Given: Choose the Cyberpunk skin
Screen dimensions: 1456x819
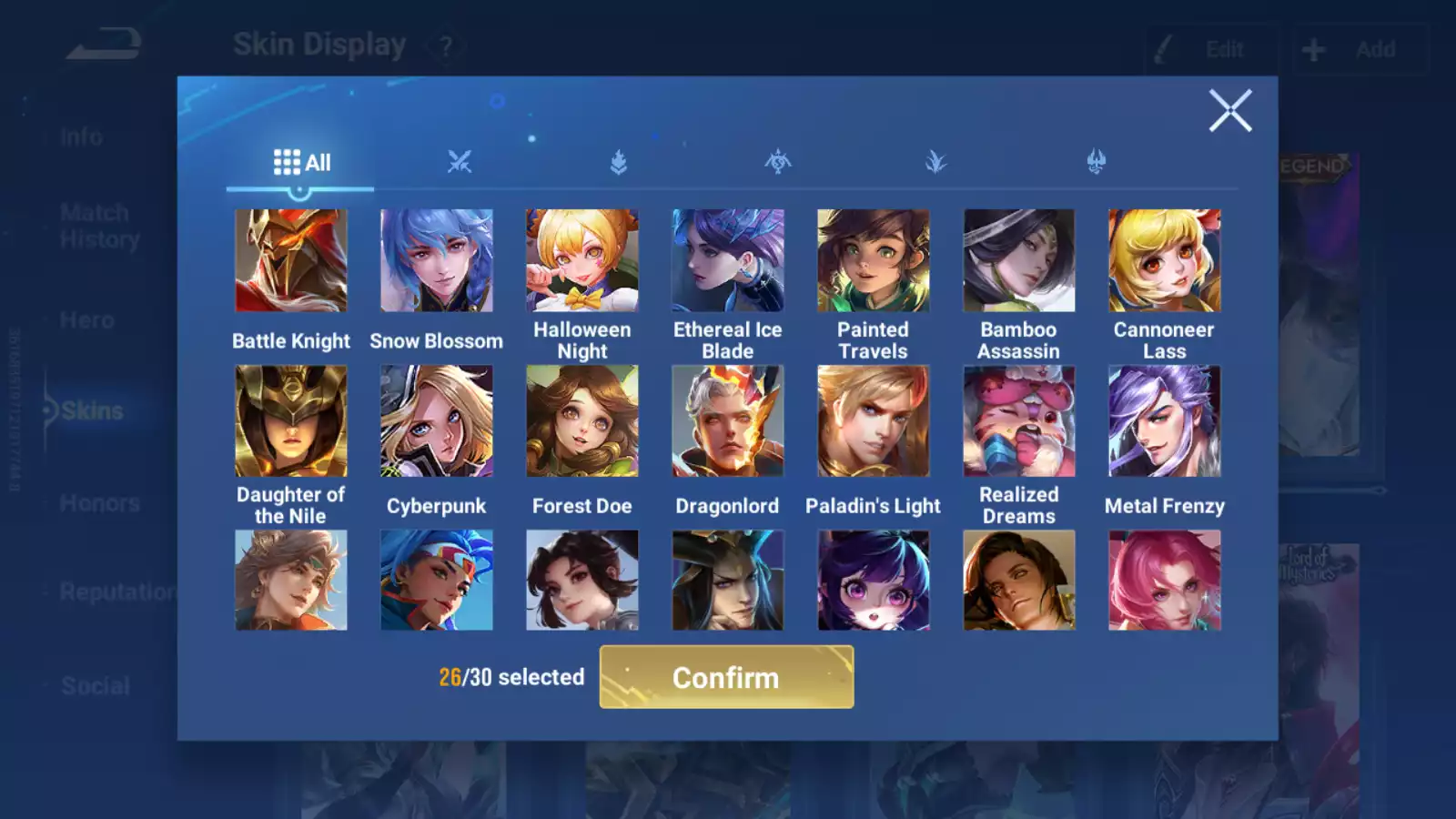Looking at the screenshot, I should click(437, 421).
